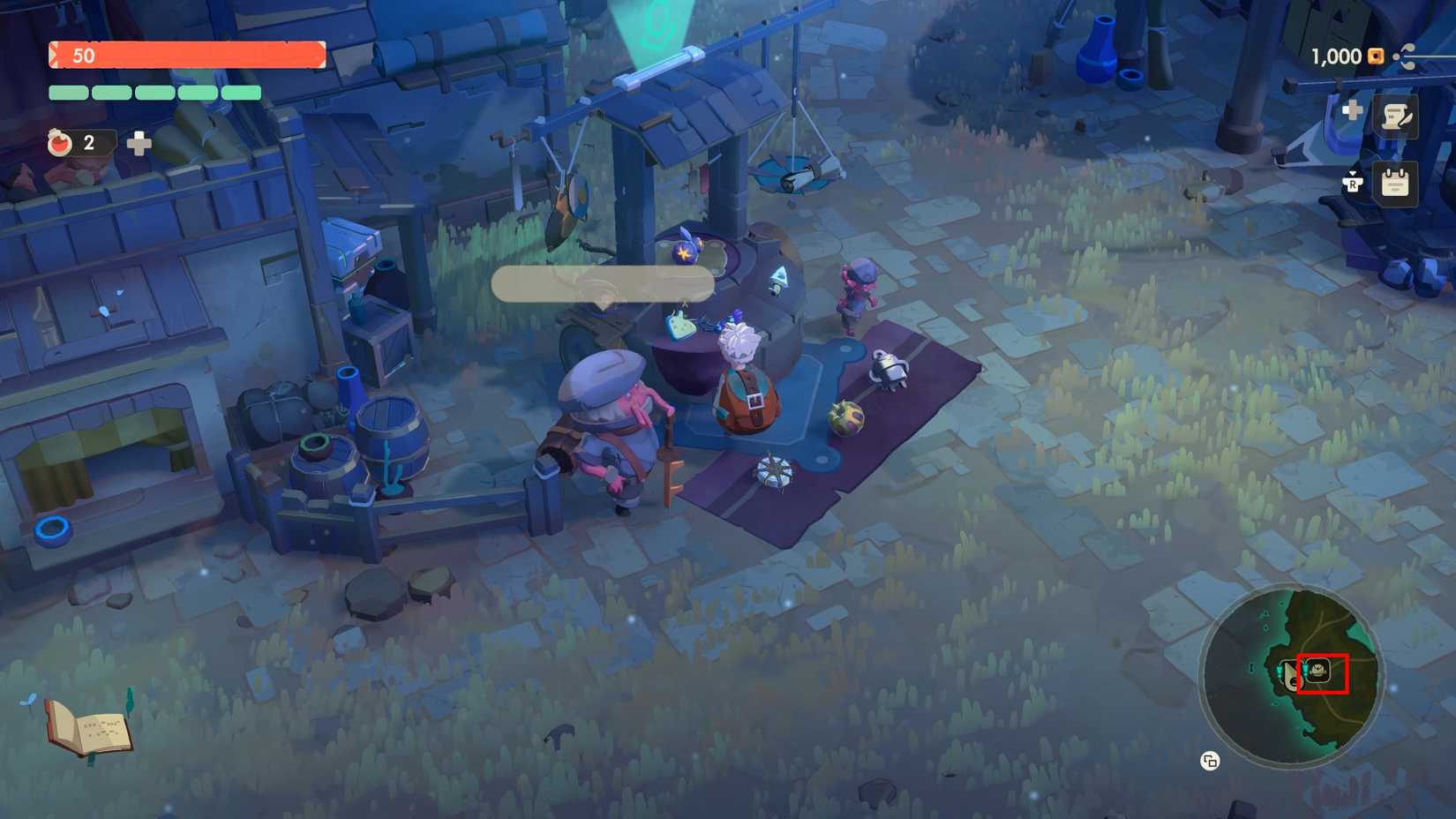Click the expand map icon on the minimap
This screenshot has width=1456, height=819.
click(1209, 760)
